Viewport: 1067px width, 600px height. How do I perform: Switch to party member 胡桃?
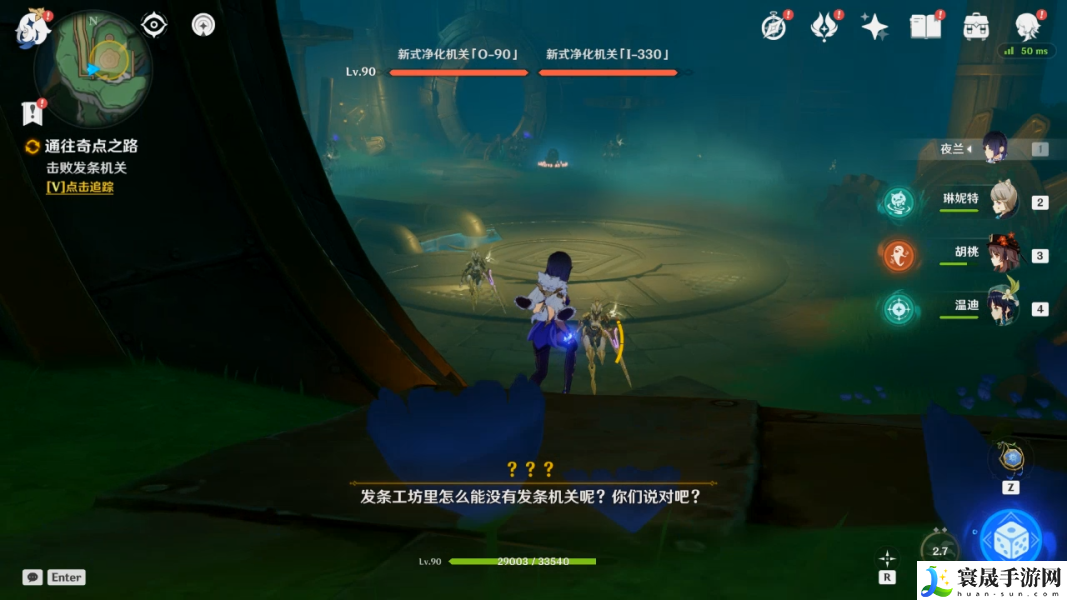pos(1003,254)
